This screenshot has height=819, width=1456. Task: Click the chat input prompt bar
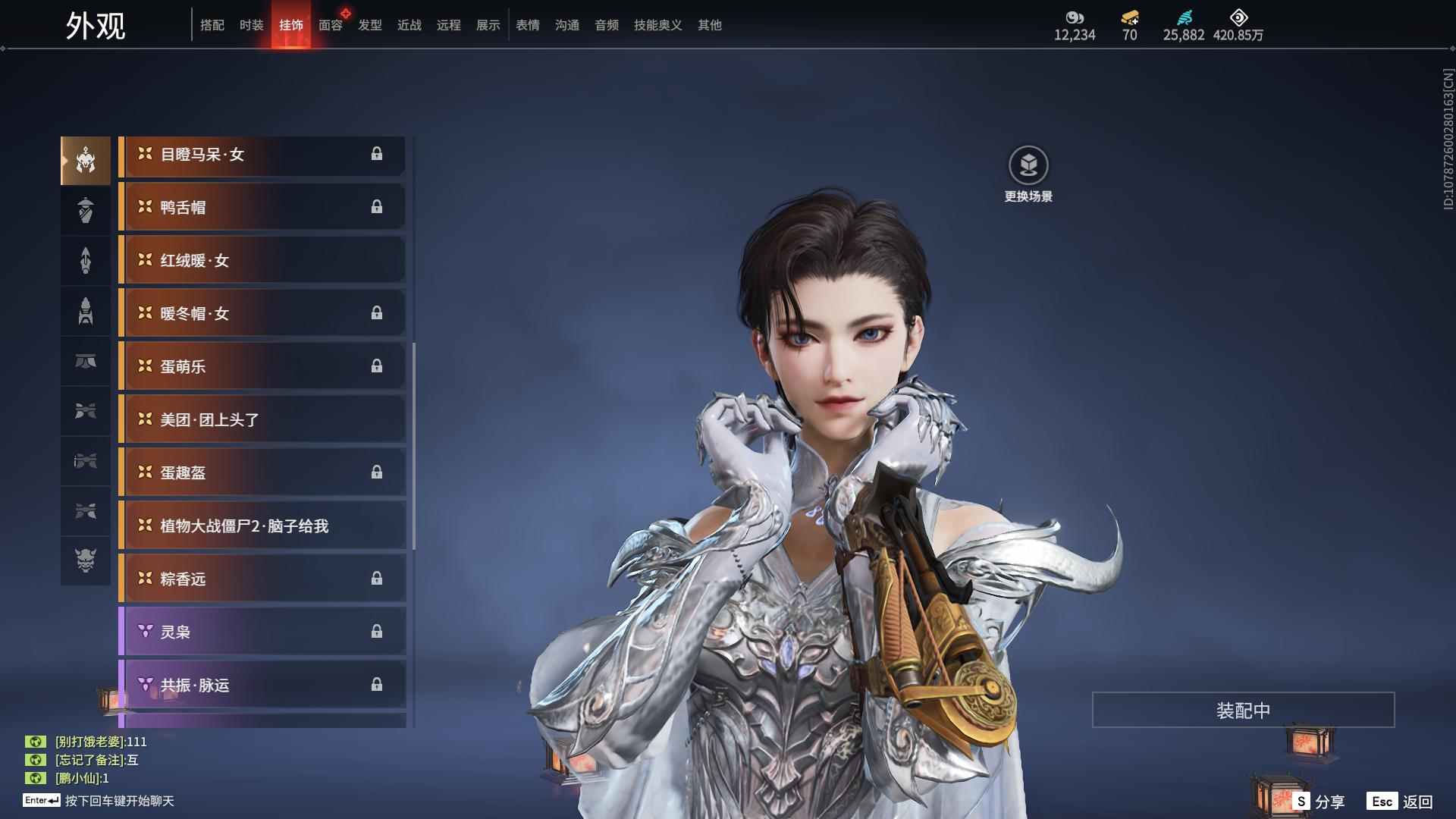(x=119, y=801)
